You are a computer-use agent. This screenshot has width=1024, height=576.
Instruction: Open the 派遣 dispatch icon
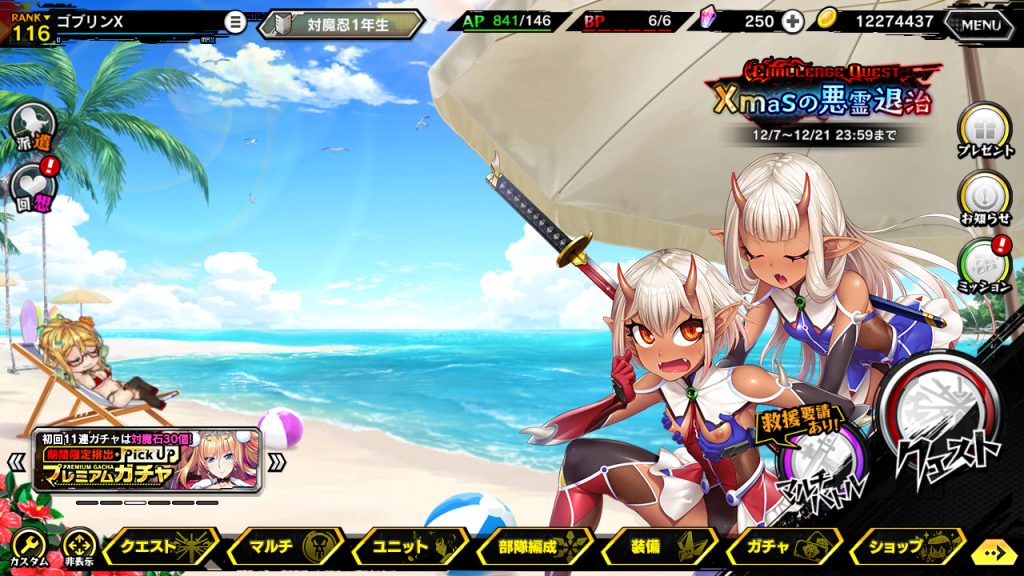tap(32, 127)
